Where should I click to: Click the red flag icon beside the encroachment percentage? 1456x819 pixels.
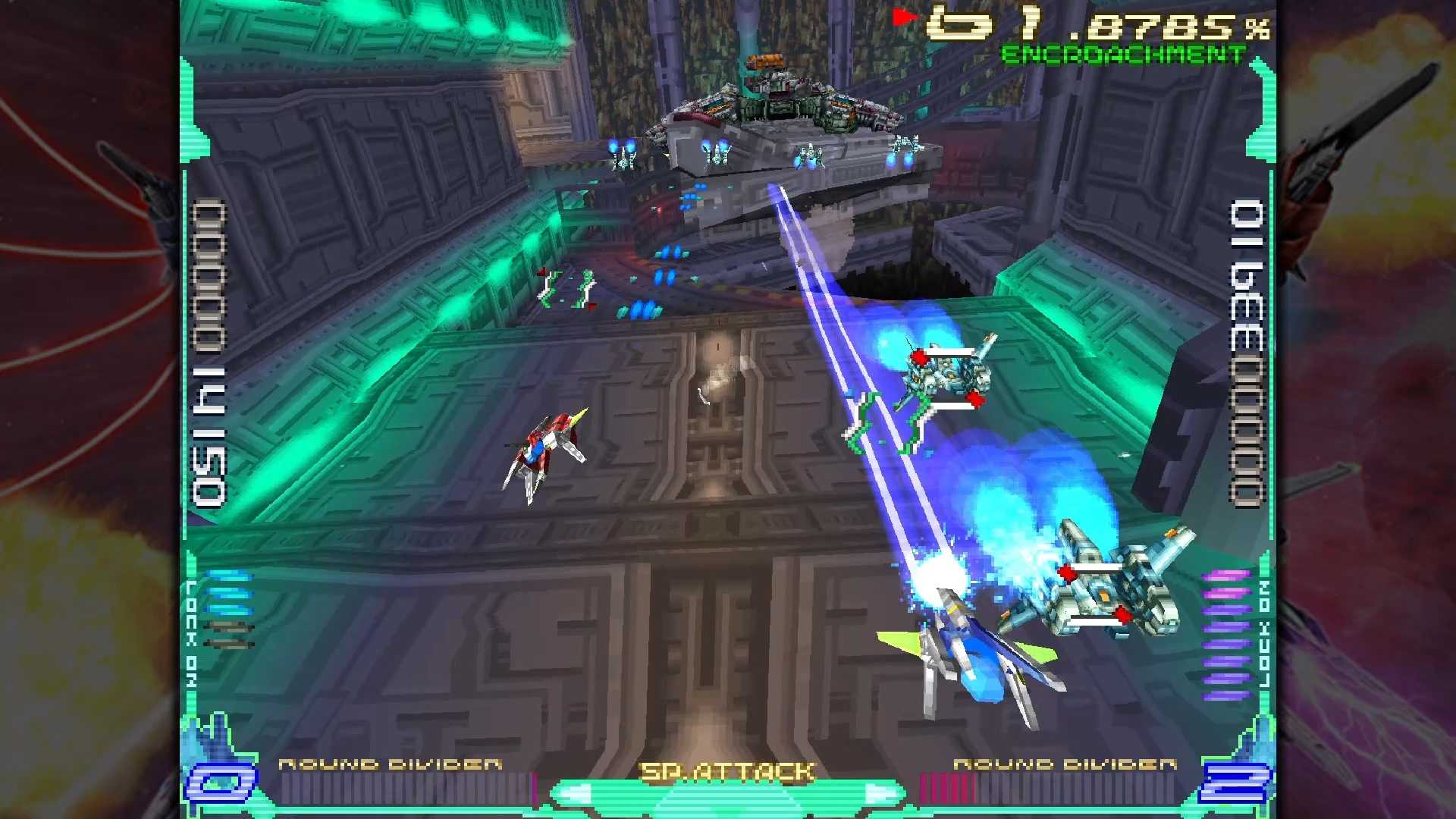click(x=902, y=17)
